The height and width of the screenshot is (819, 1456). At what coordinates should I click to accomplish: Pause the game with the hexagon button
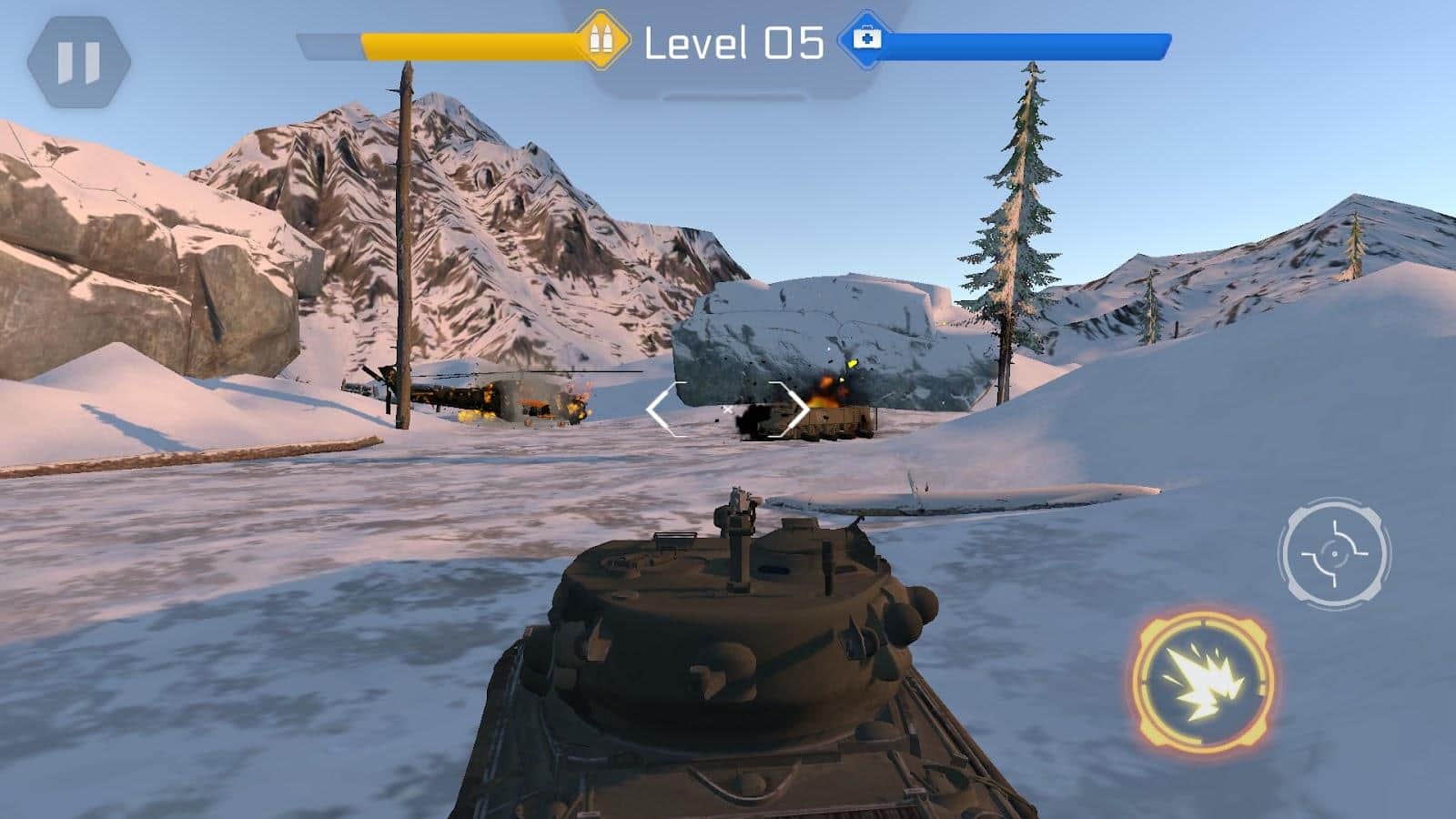coord(78,62)
